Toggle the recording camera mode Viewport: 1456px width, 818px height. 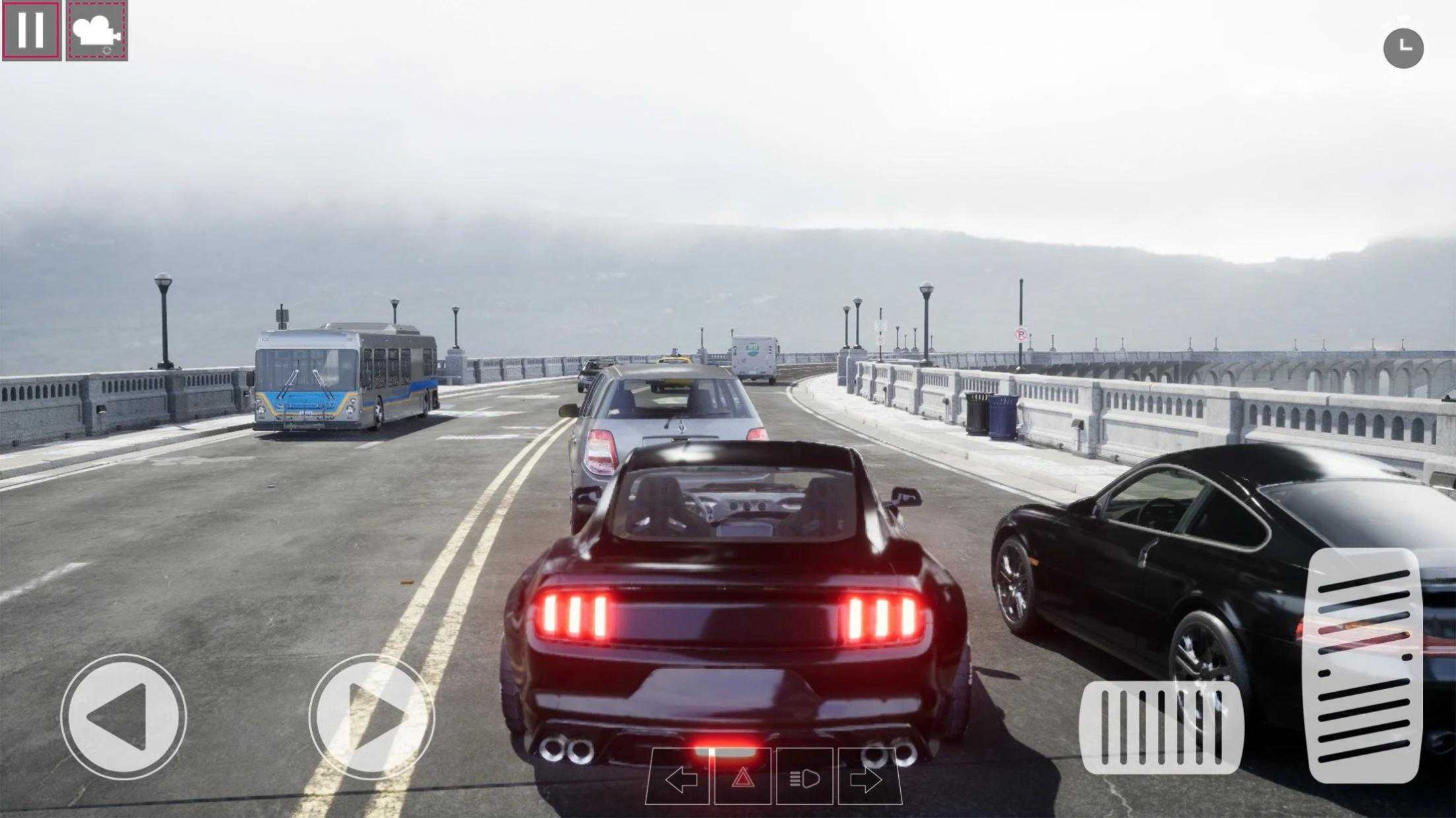tap(95, 29)
